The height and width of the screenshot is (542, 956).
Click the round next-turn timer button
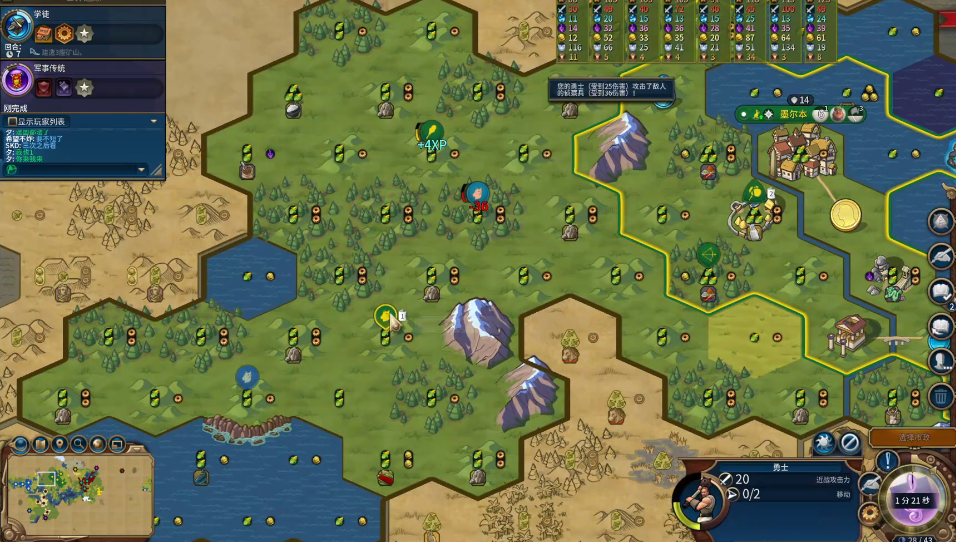tap(914, 500)
